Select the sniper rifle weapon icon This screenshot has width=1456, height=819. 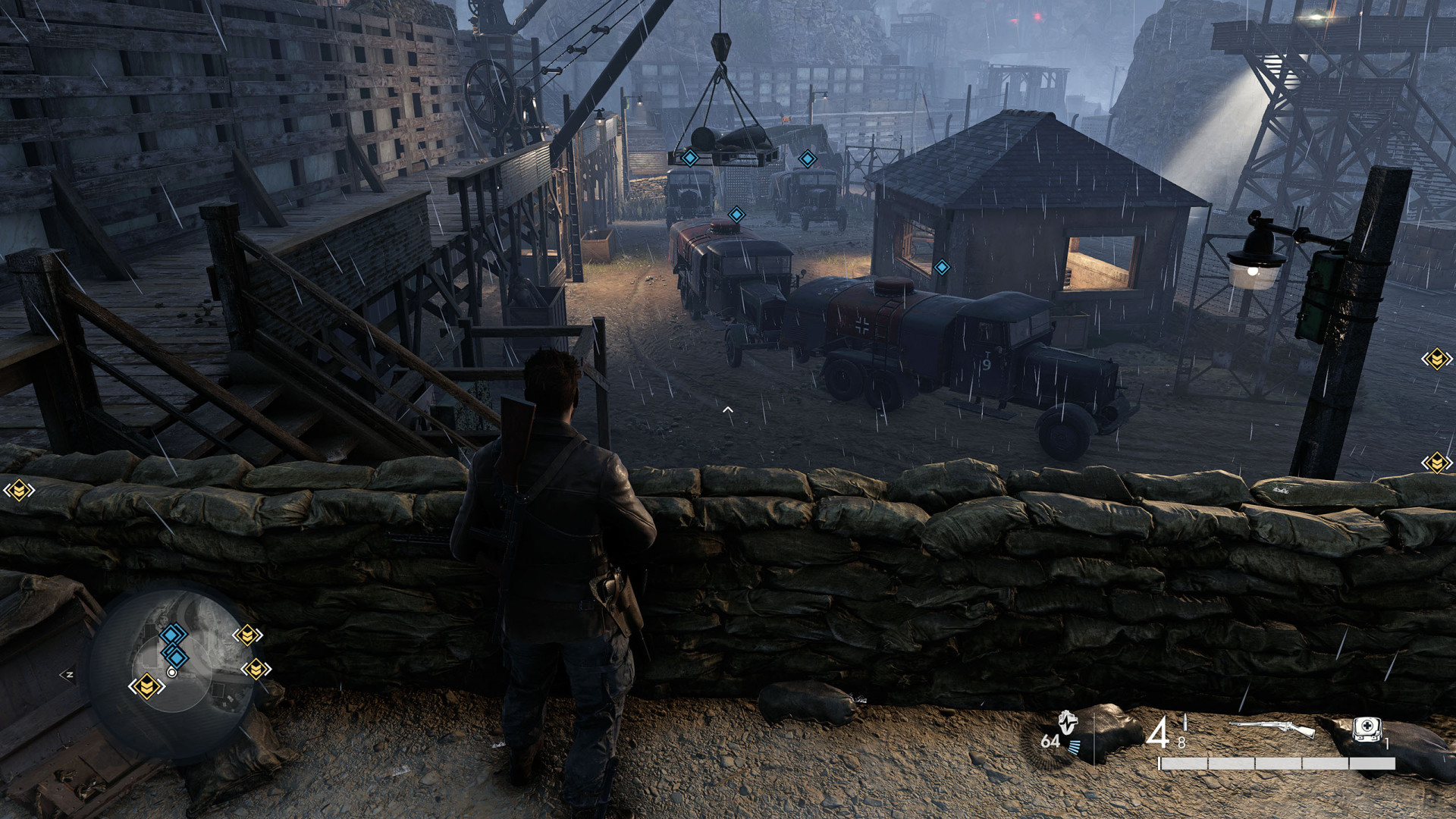tap(1272, 728)
